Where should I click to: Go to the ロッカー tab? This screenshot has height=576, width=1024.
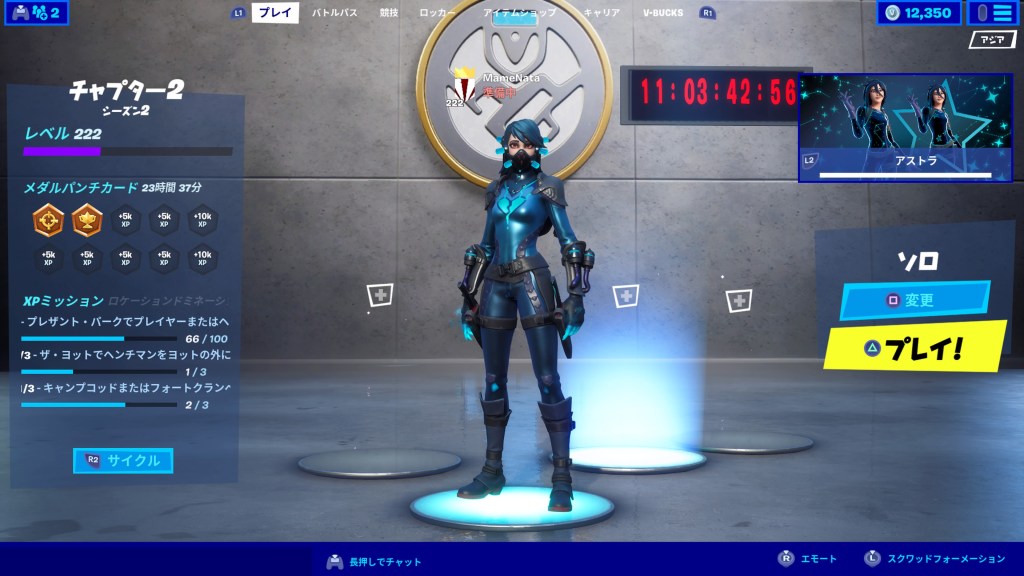(437, 13)
